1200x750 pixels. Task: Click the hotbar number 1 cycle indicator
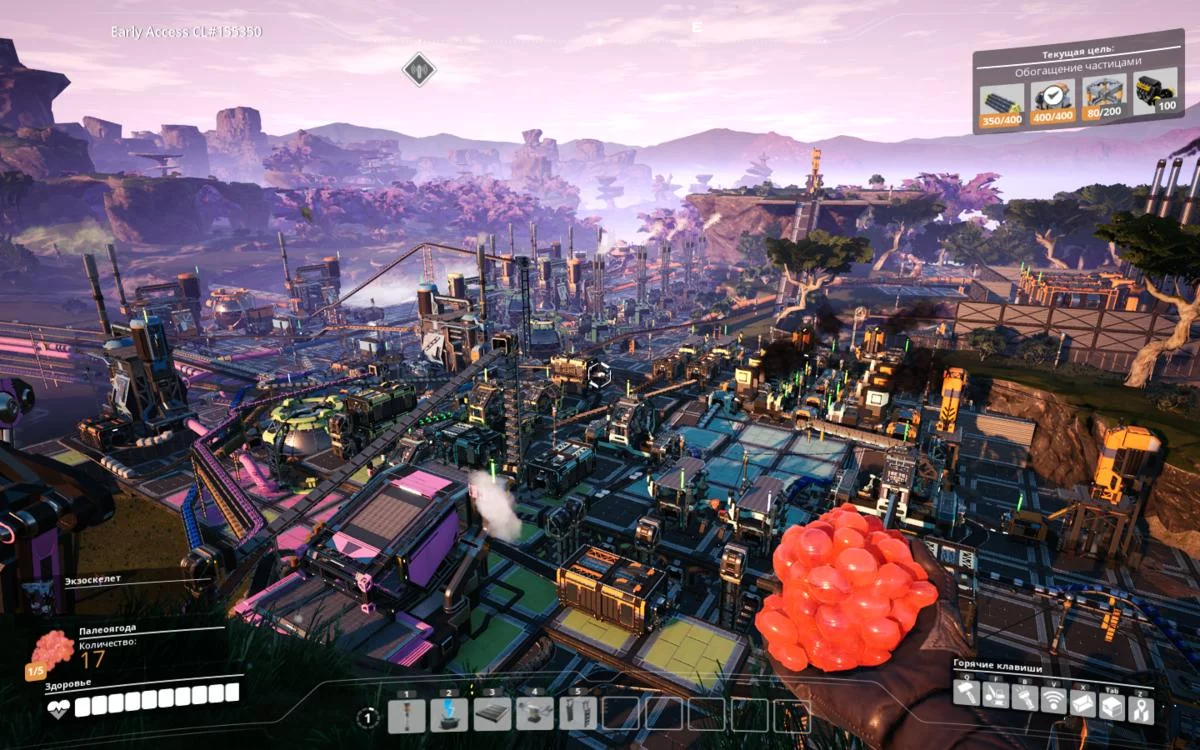point(368,717)
